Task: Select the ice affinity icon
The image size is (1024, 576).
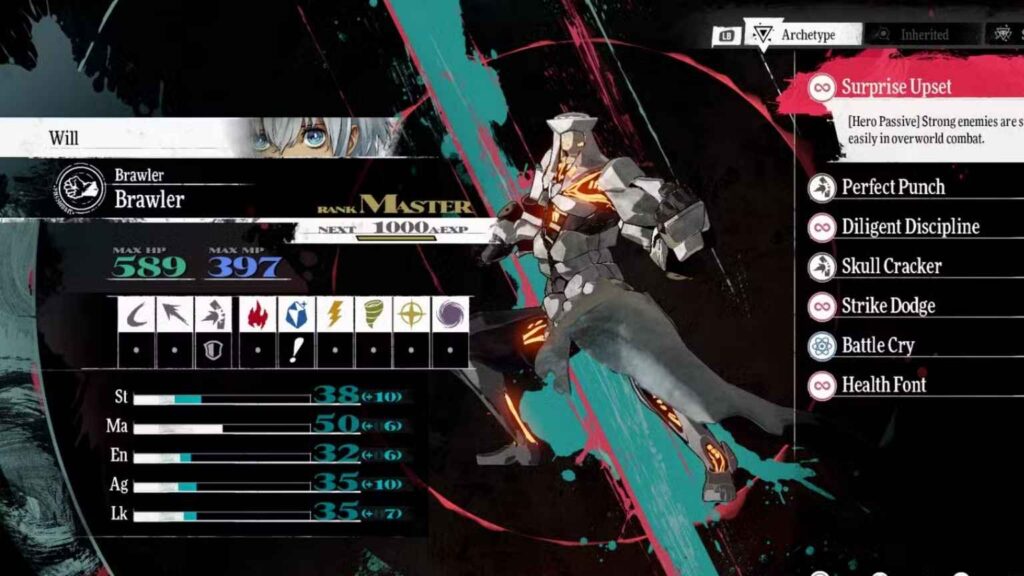Action: (295, 314)
